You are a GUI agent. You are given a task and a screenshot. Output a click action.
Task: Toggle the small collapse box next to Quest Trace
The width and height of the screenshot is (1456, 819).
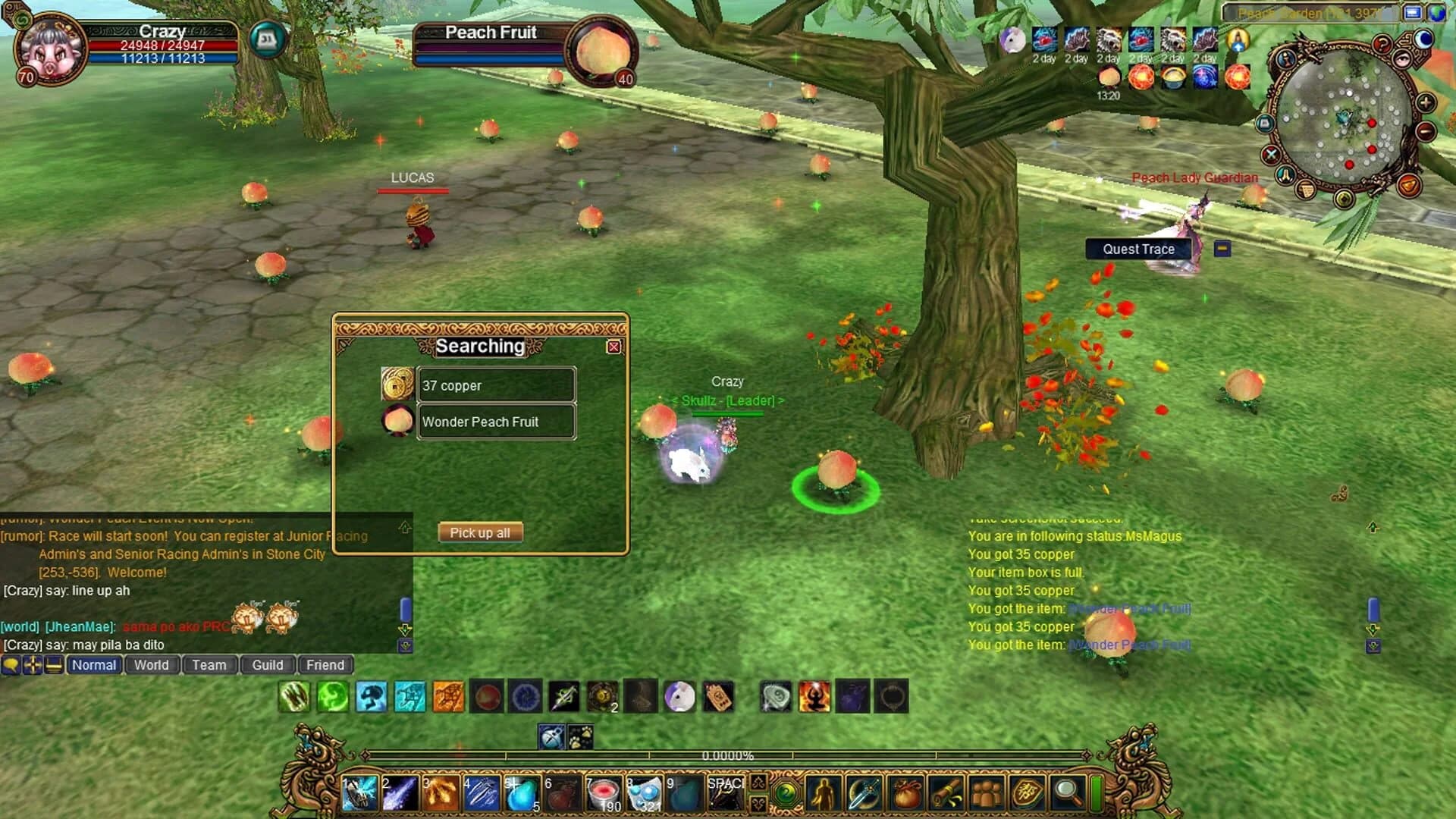click(x=1221, y=249)
